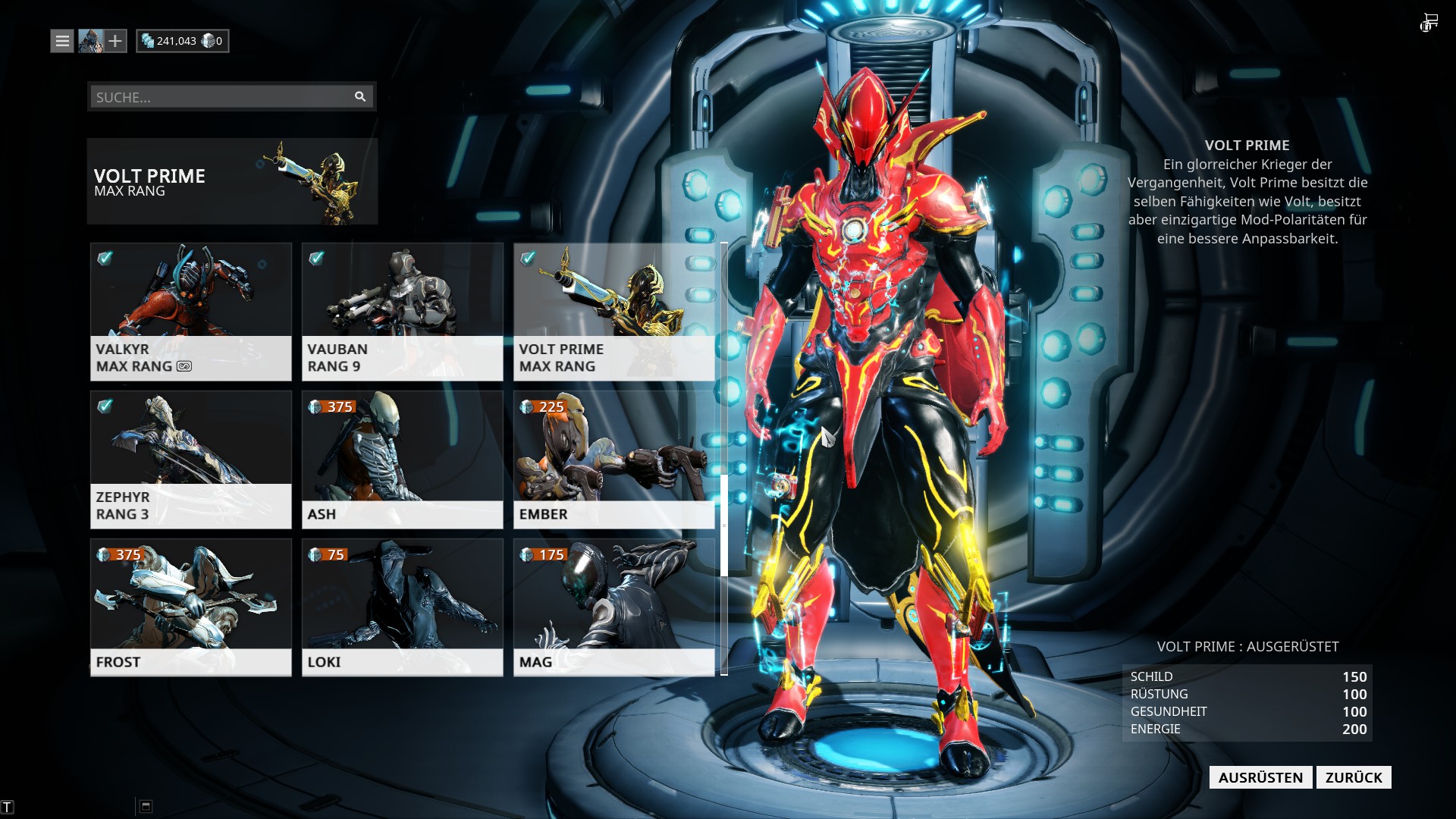Pick the Loki warframe tile
Viewport: 1456px width, 819px height.
point(402,607)
